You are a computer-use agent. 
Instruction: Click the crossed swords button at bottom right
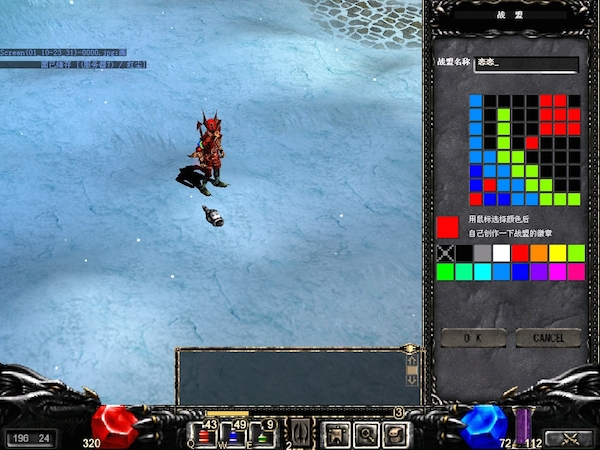point(571,437)
